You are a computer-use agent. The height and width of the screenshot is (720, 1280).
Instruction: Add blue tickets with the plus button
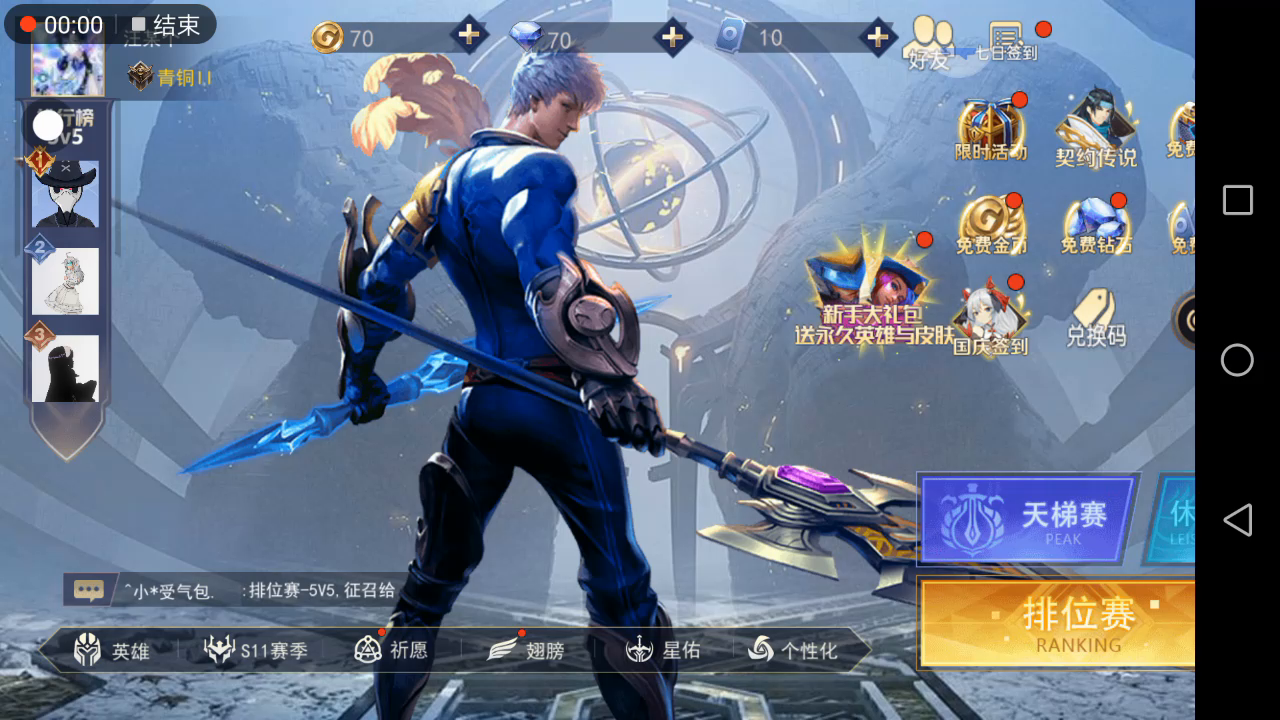pos(877,37)
